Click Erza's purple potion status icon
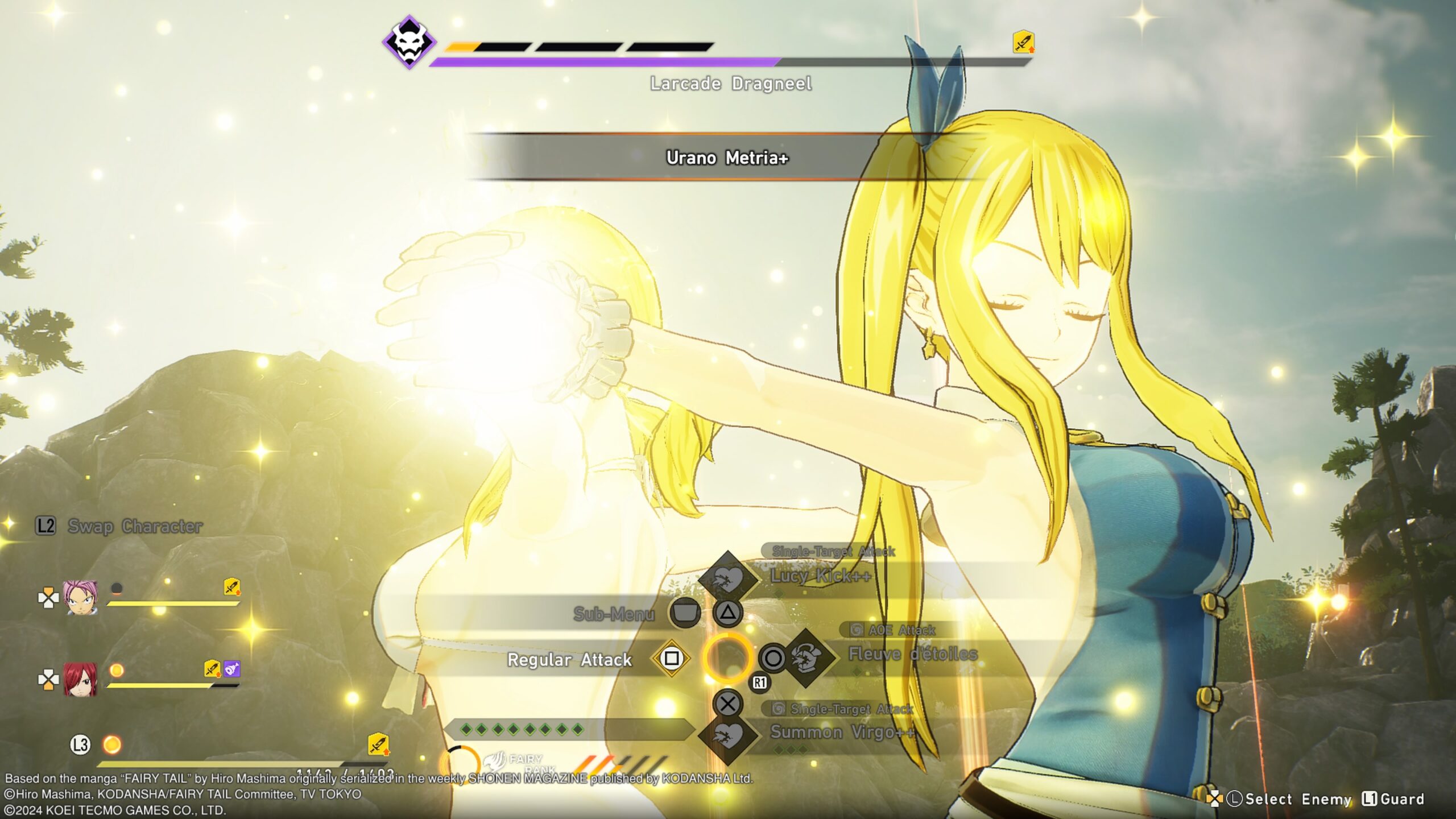The image size is (1456, 819). click(x=231, y=669)
